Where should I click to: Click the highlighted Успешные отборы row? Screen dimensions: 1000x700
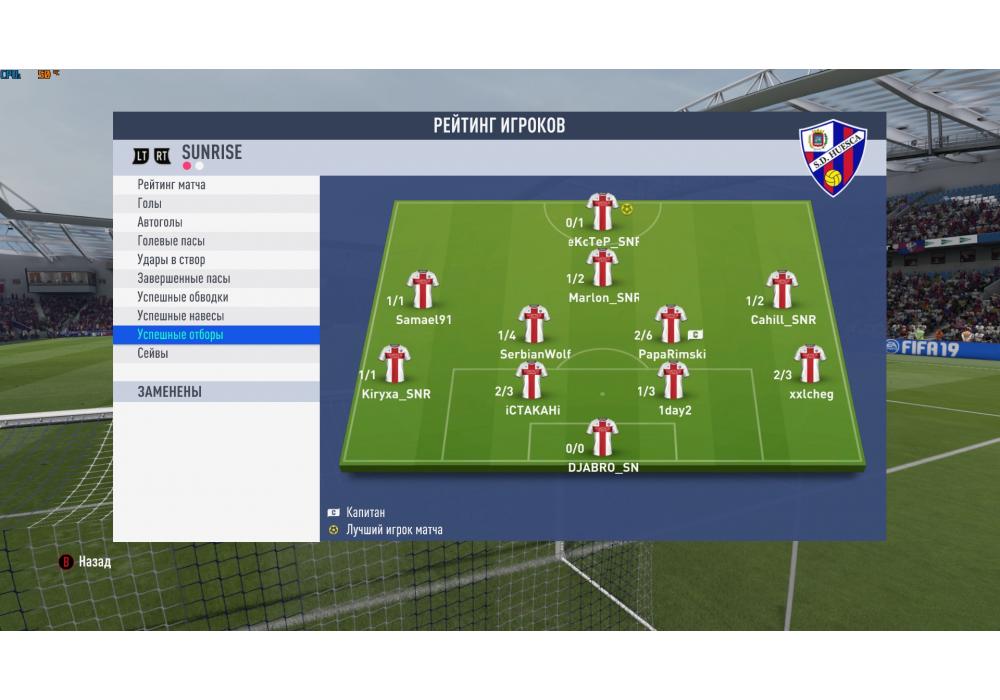pyautogui.click(x=181, y=335)
